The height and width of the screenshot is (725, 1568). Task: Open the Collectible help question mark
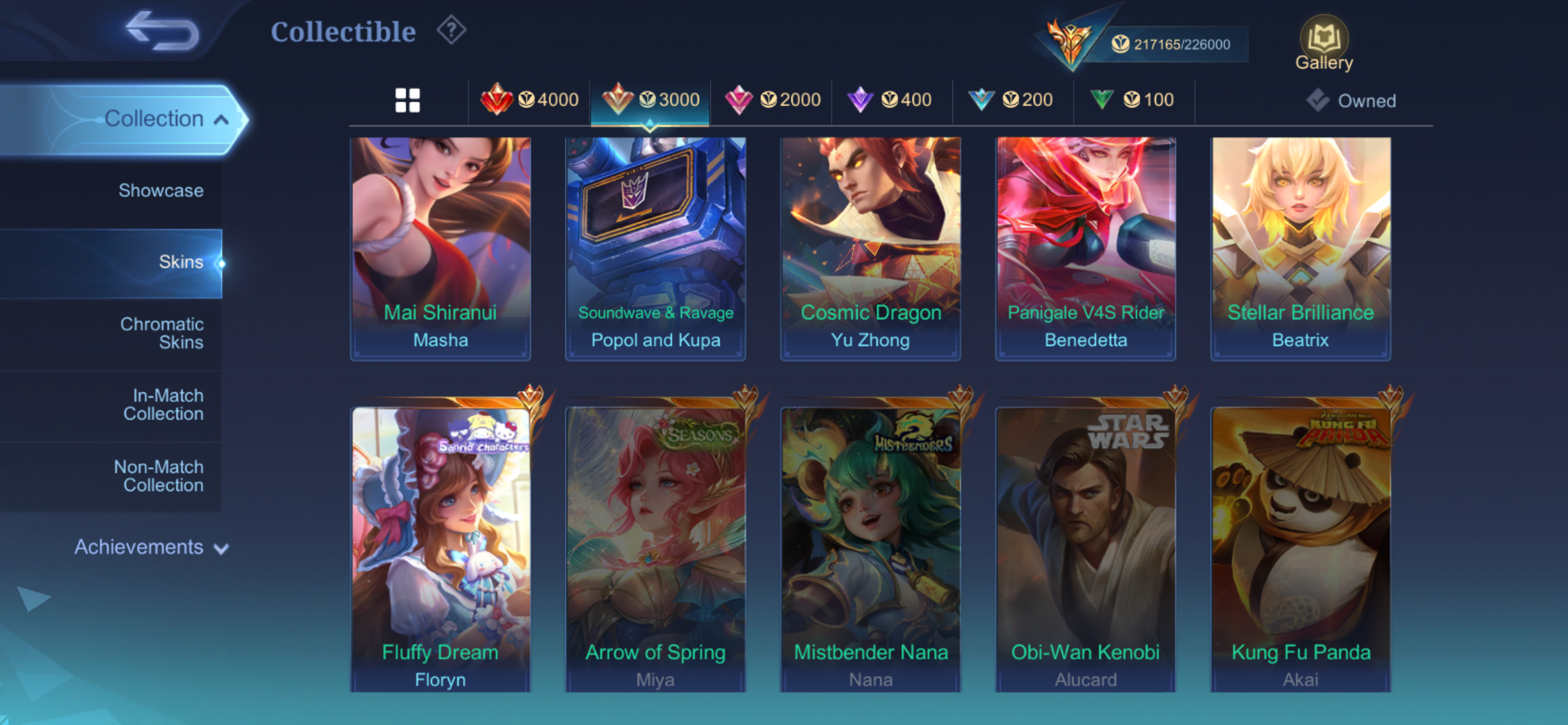click(x=451, y=30)
